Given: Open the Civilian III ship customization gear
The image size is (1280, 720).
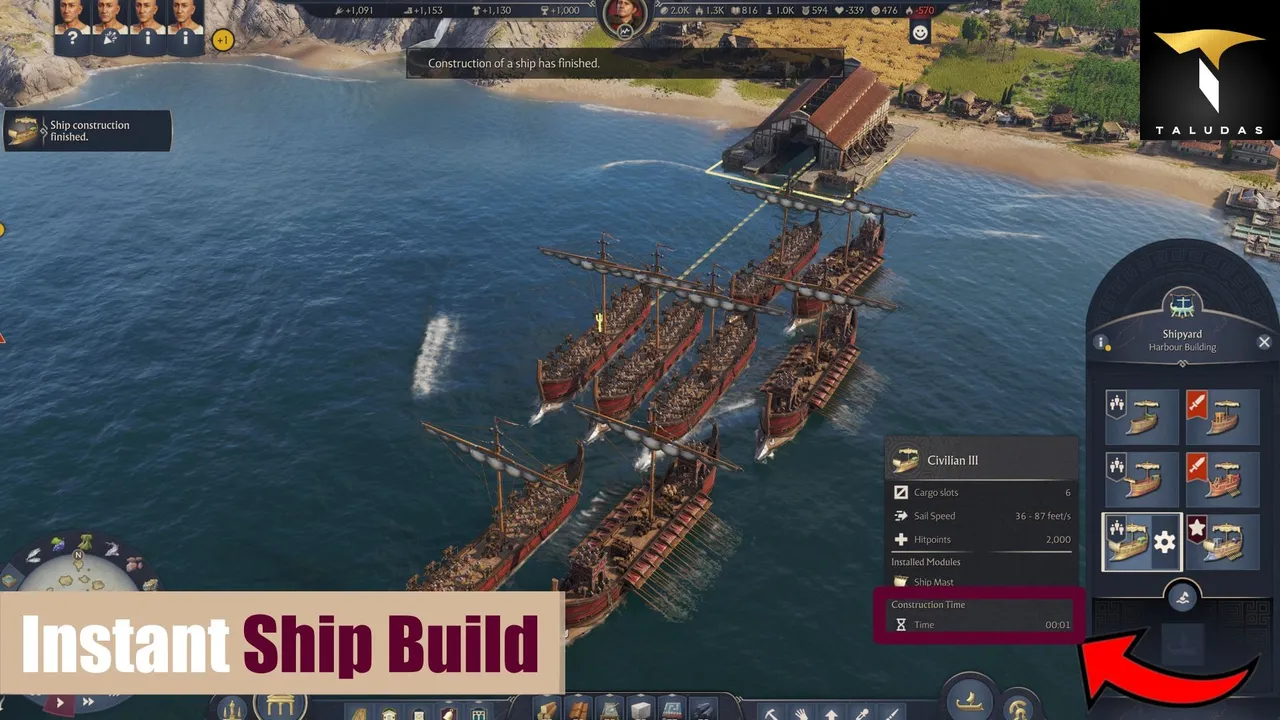Looking at the screenshot, I should 1164,543.
